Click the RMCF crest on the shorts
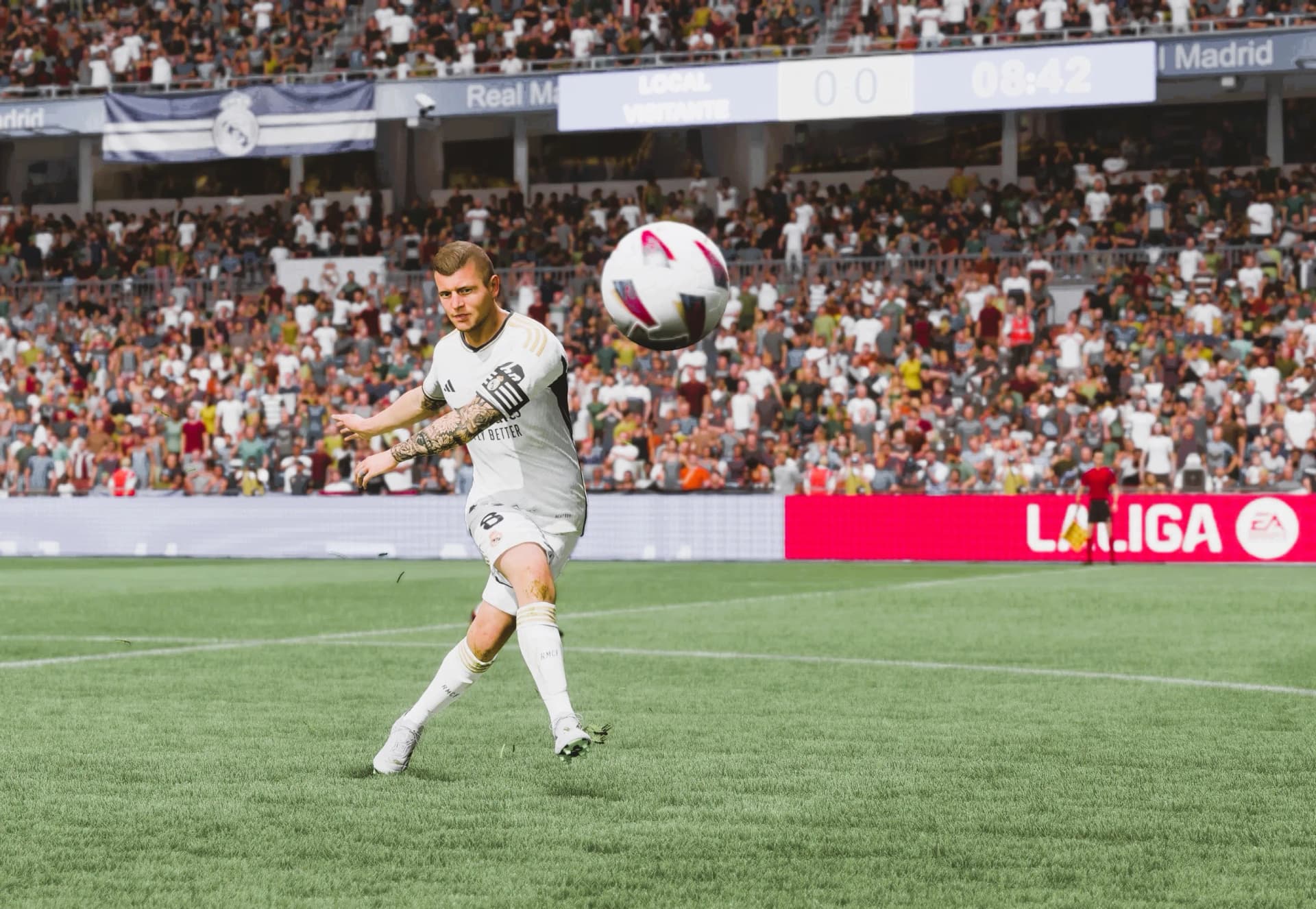The image size is (1316, 909). click(494, 538)
